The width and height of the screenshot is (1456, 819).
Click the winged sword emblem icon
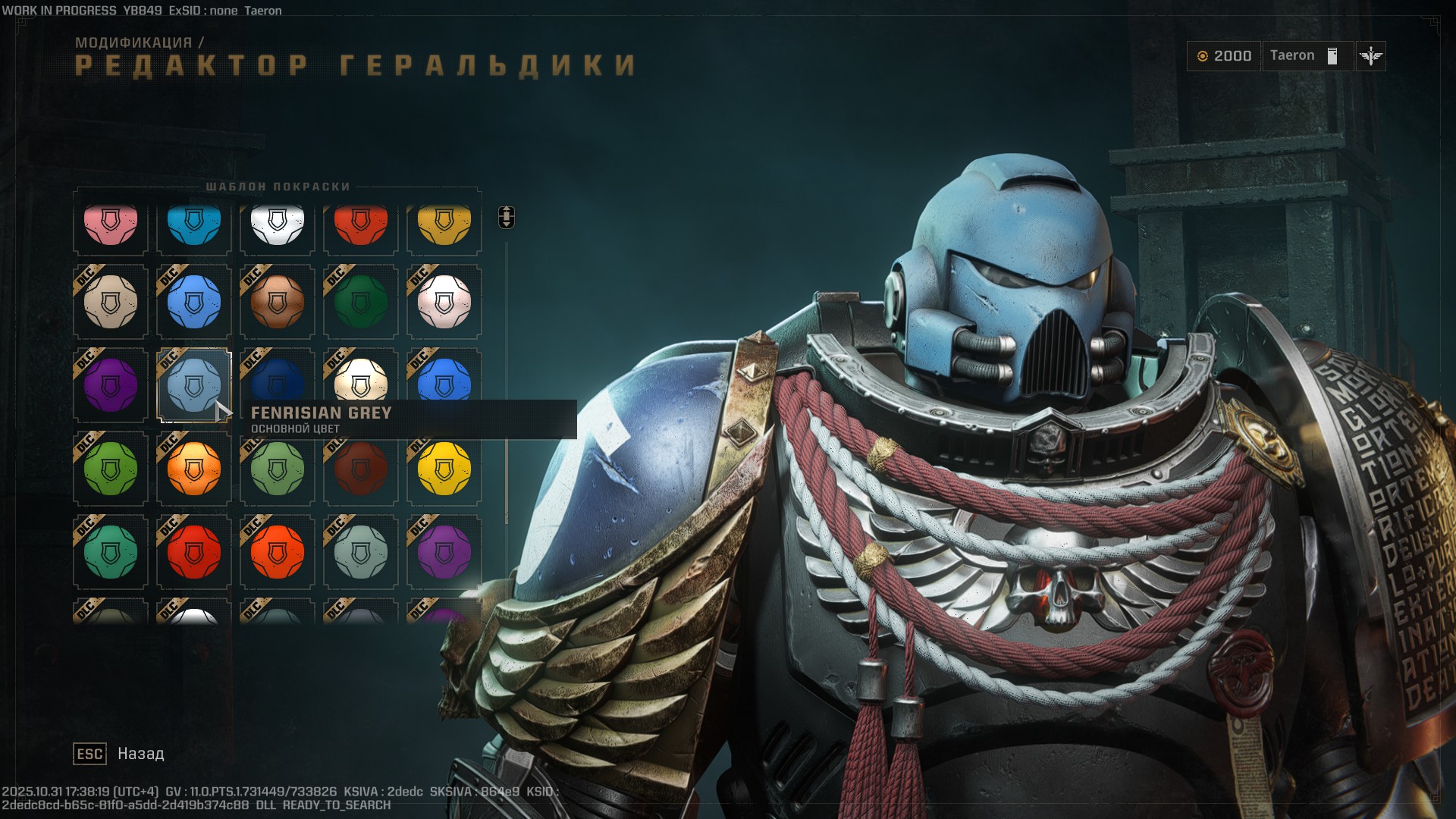click(1369, 55)
